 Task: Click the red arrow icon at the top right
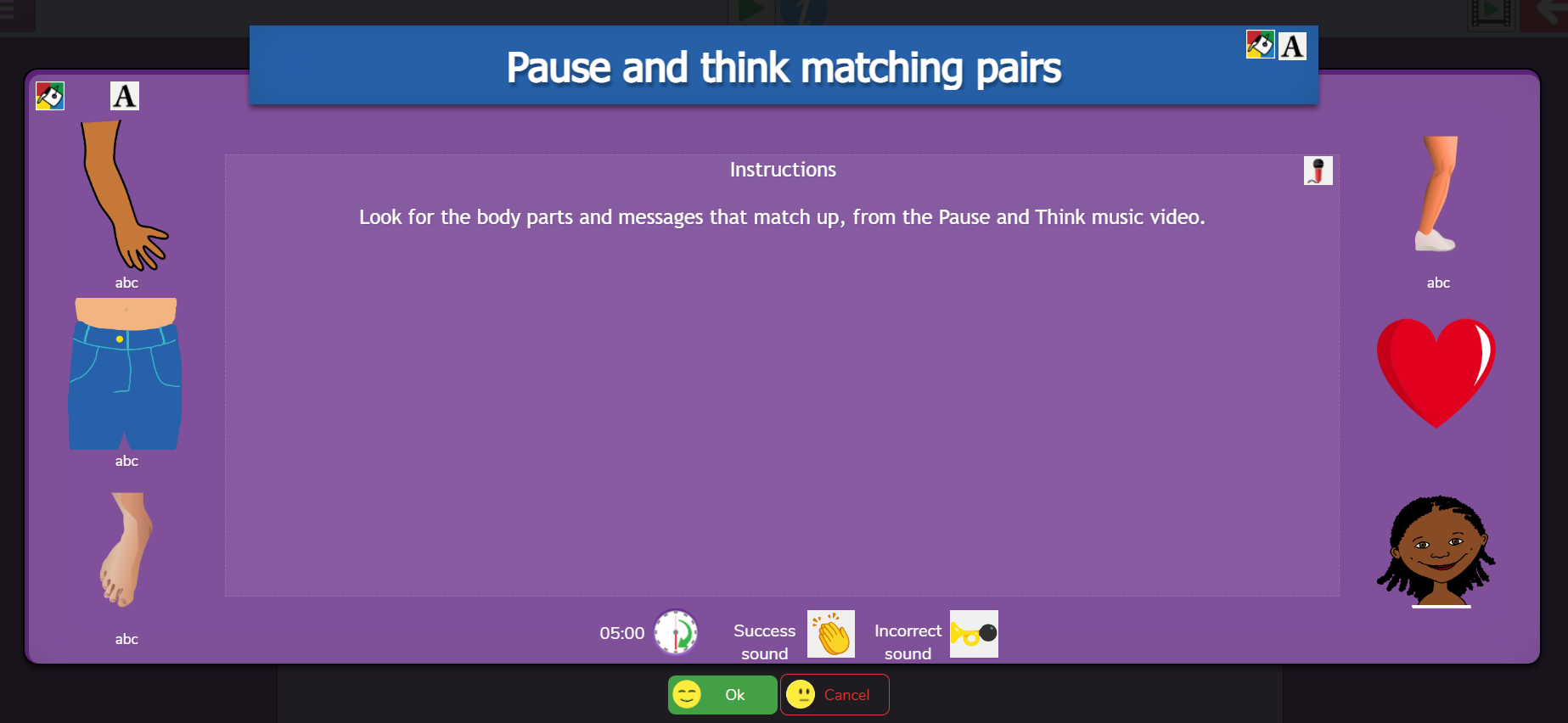coord(1547,10)
